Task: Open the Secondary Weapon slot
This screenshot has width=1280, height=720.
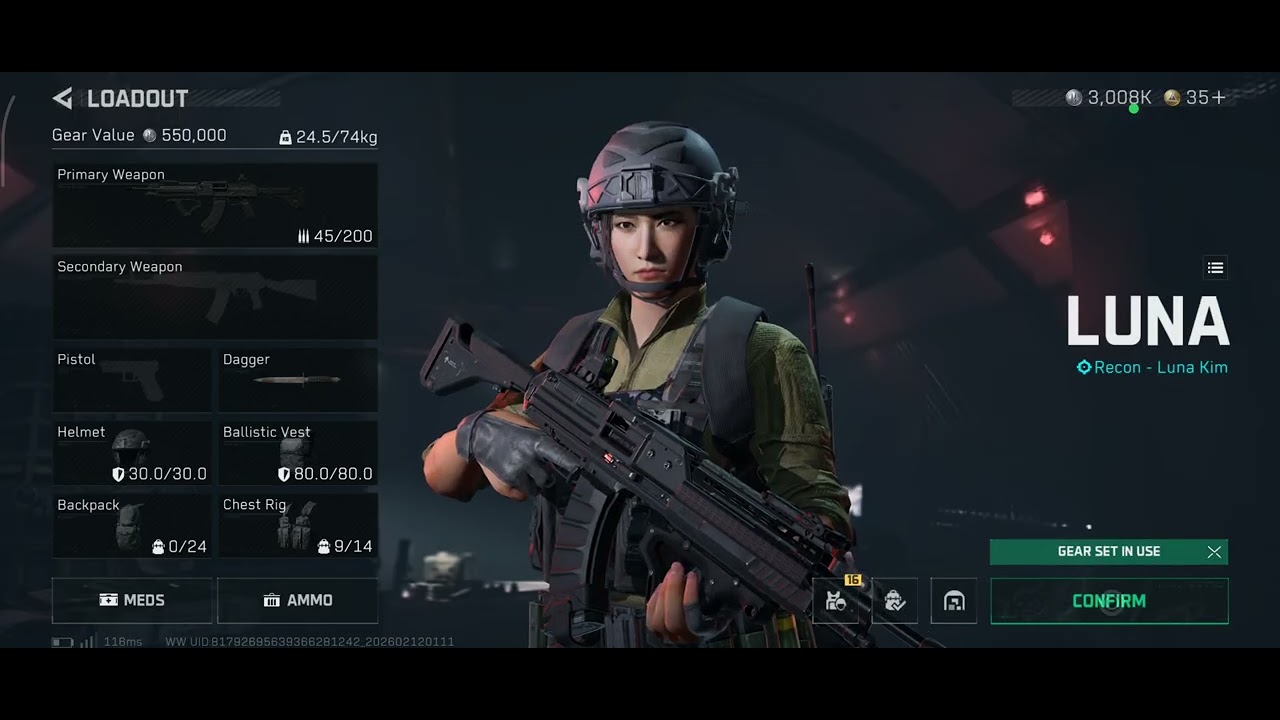Action: [215, 297]
